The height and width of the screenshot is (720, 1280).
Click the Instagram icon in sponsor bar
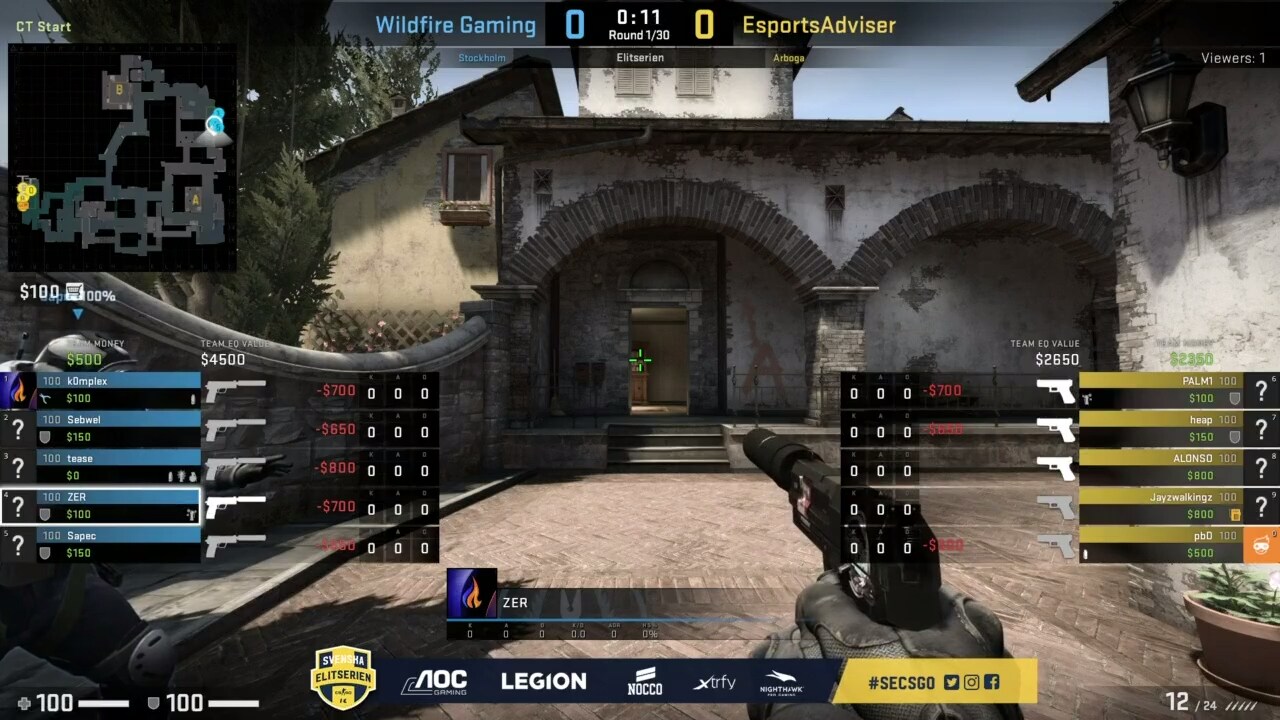(x=971, y=682)
